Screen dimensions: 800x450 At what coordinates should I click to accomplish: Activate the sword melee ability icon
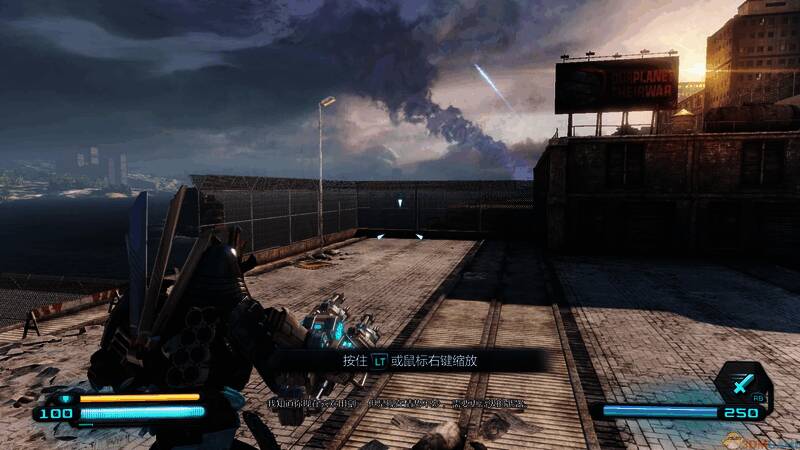[741, 381]
